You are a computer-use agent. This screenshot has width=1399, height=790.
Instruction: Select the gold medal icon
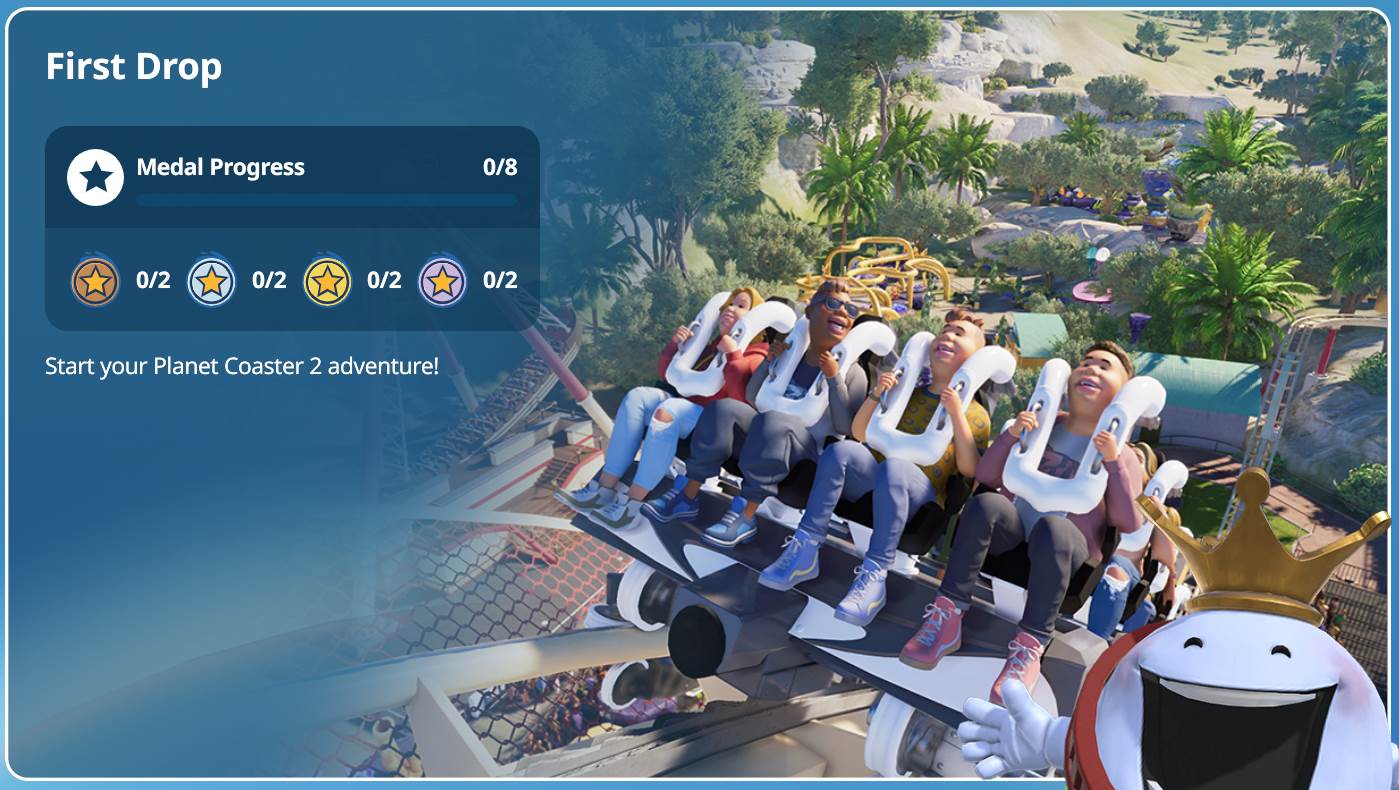[x=327, y=281]
